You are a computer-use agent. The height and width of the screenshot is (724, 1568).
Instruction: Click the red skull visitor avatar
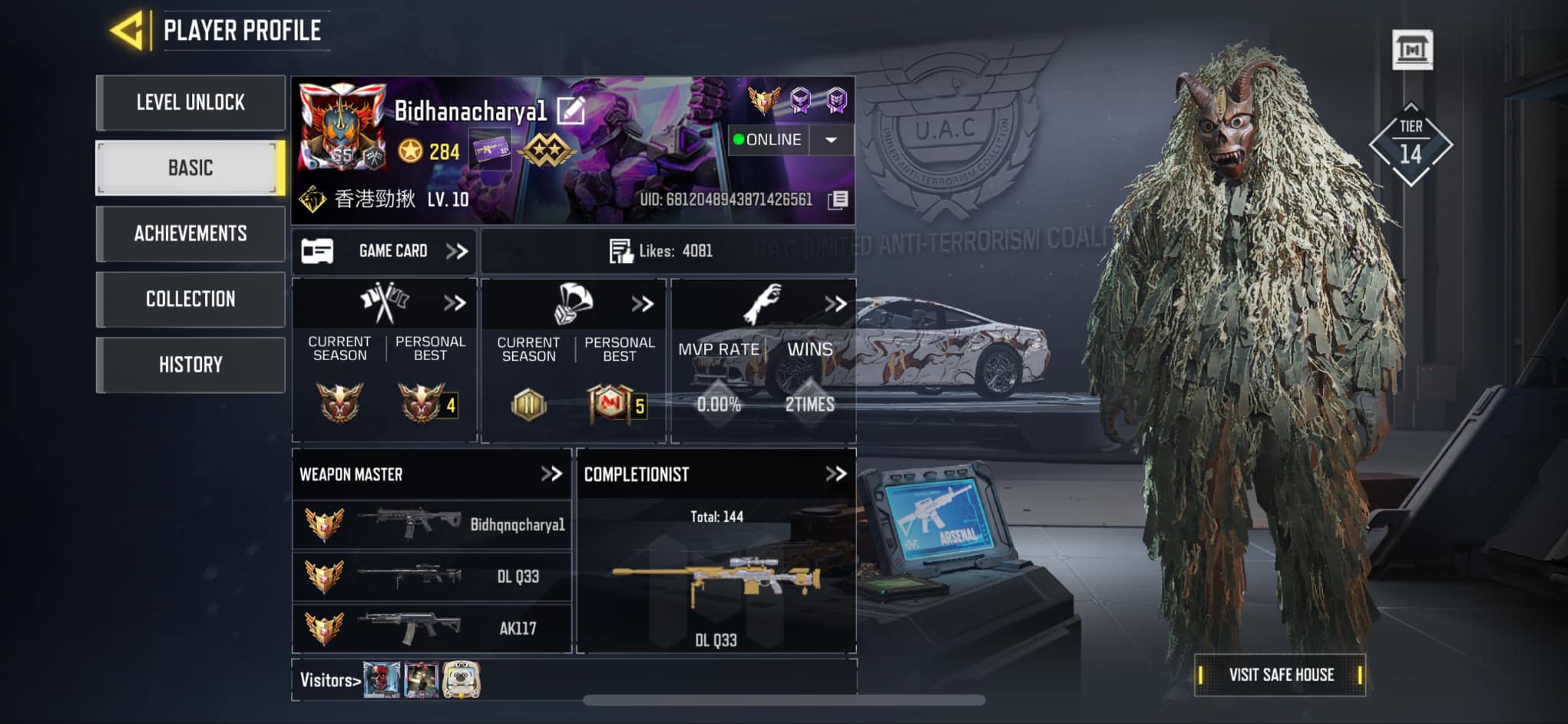(381, 680)
